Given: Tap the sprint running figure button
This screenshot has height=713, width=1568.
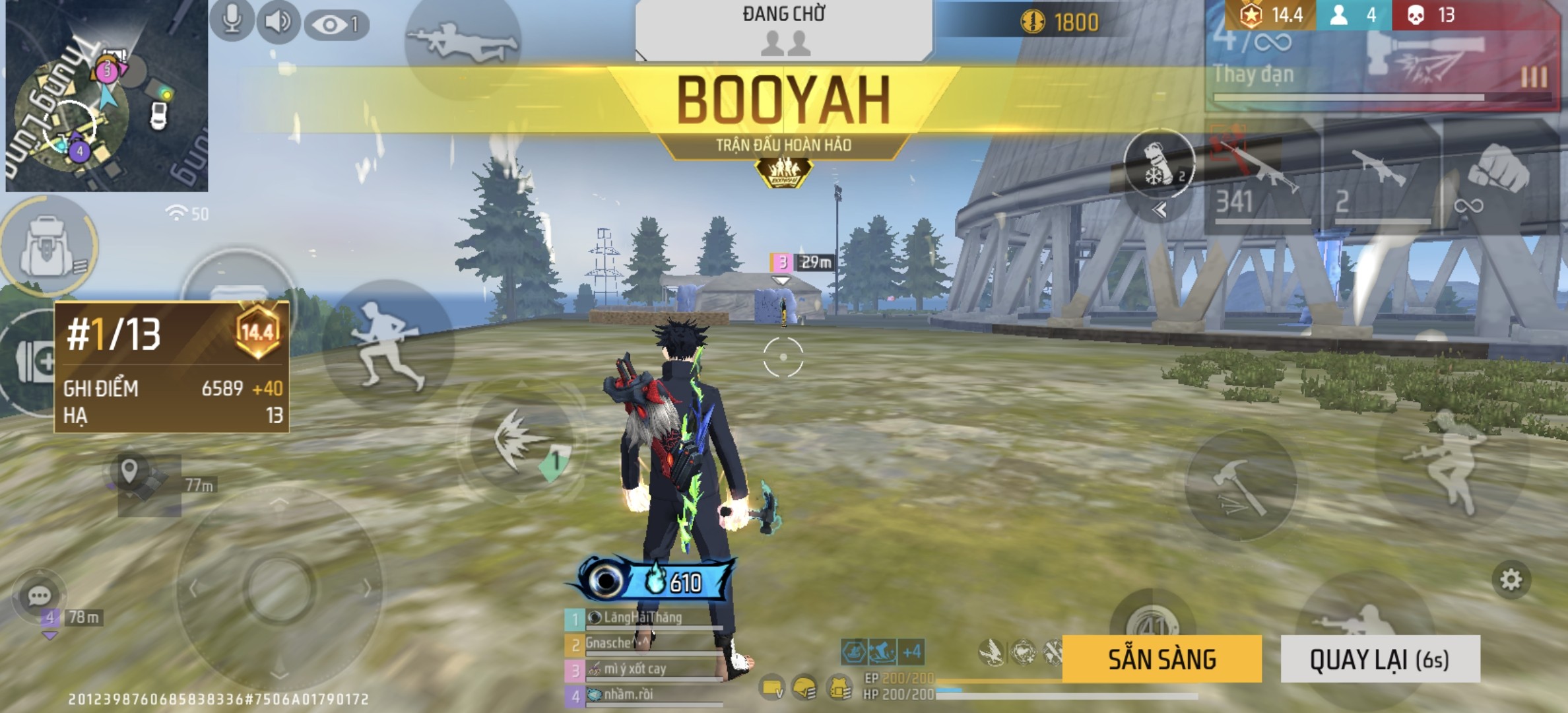Looking at the screenshot, I should [387, 343].
